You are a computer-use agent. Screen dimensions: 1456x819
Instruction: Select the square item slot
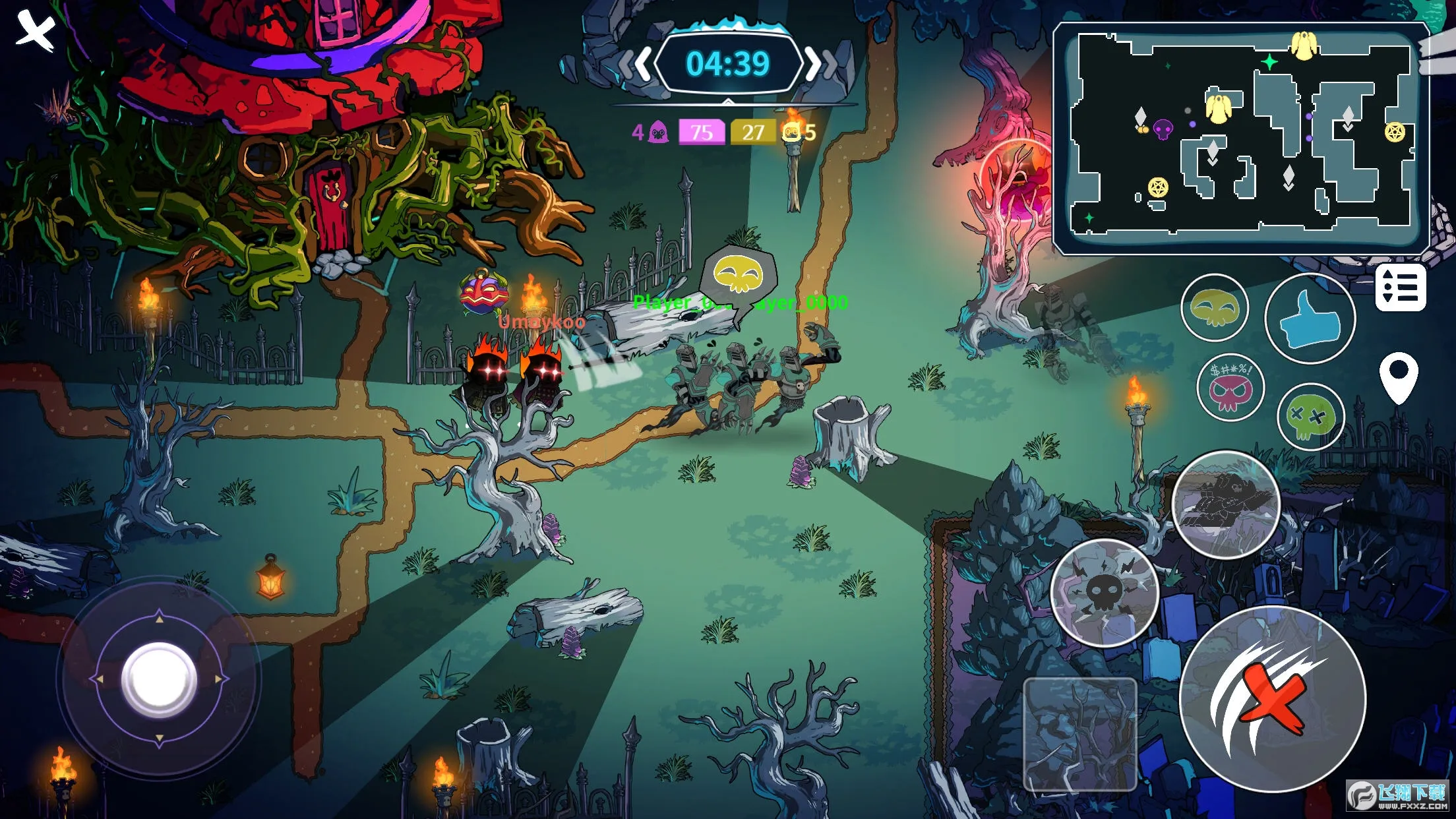coord(1079,734)
